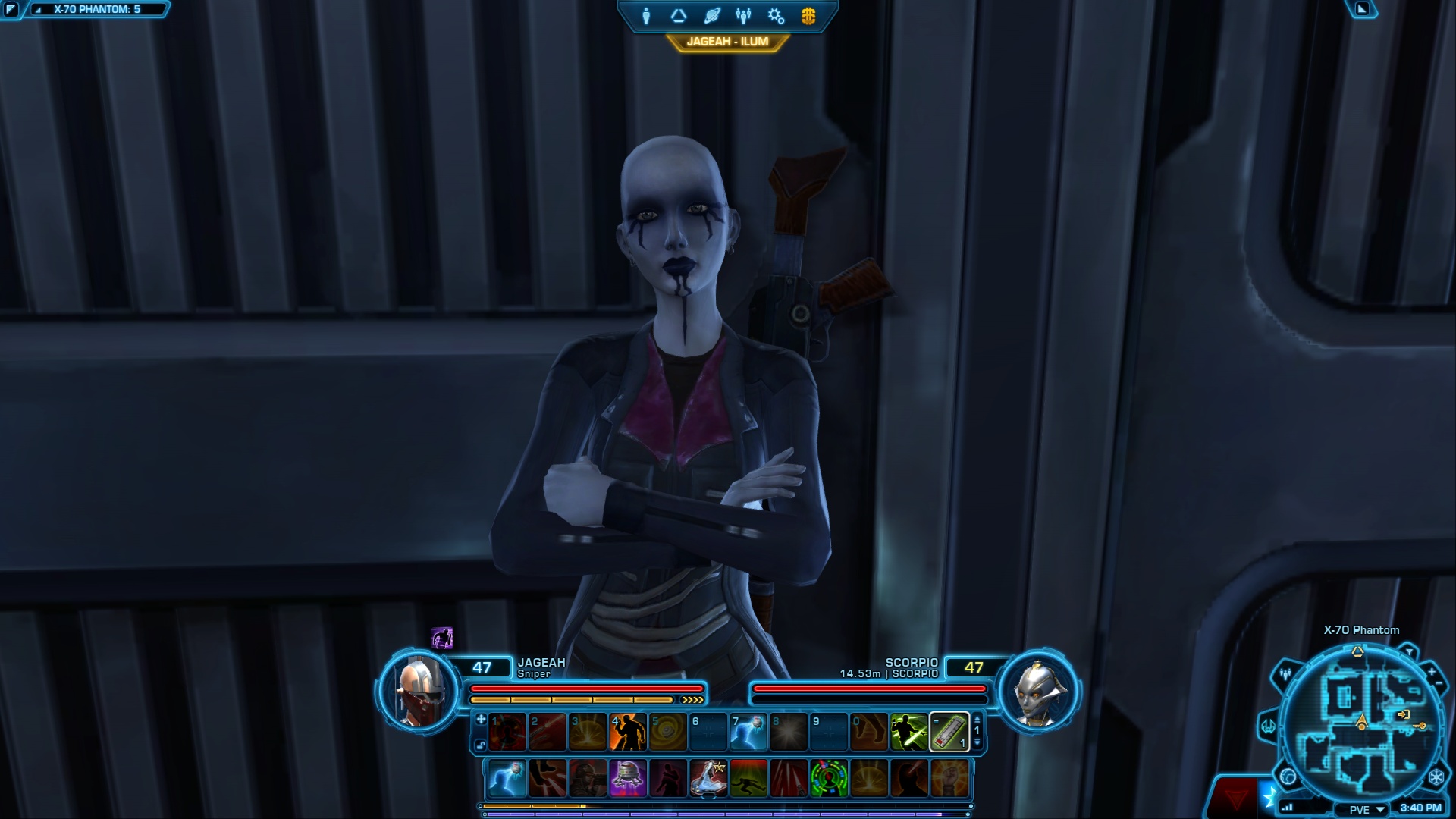Click Jageah's player portrait
Image resolution: width=1456 pixels, height=819 pixels.
coord(419,691)
